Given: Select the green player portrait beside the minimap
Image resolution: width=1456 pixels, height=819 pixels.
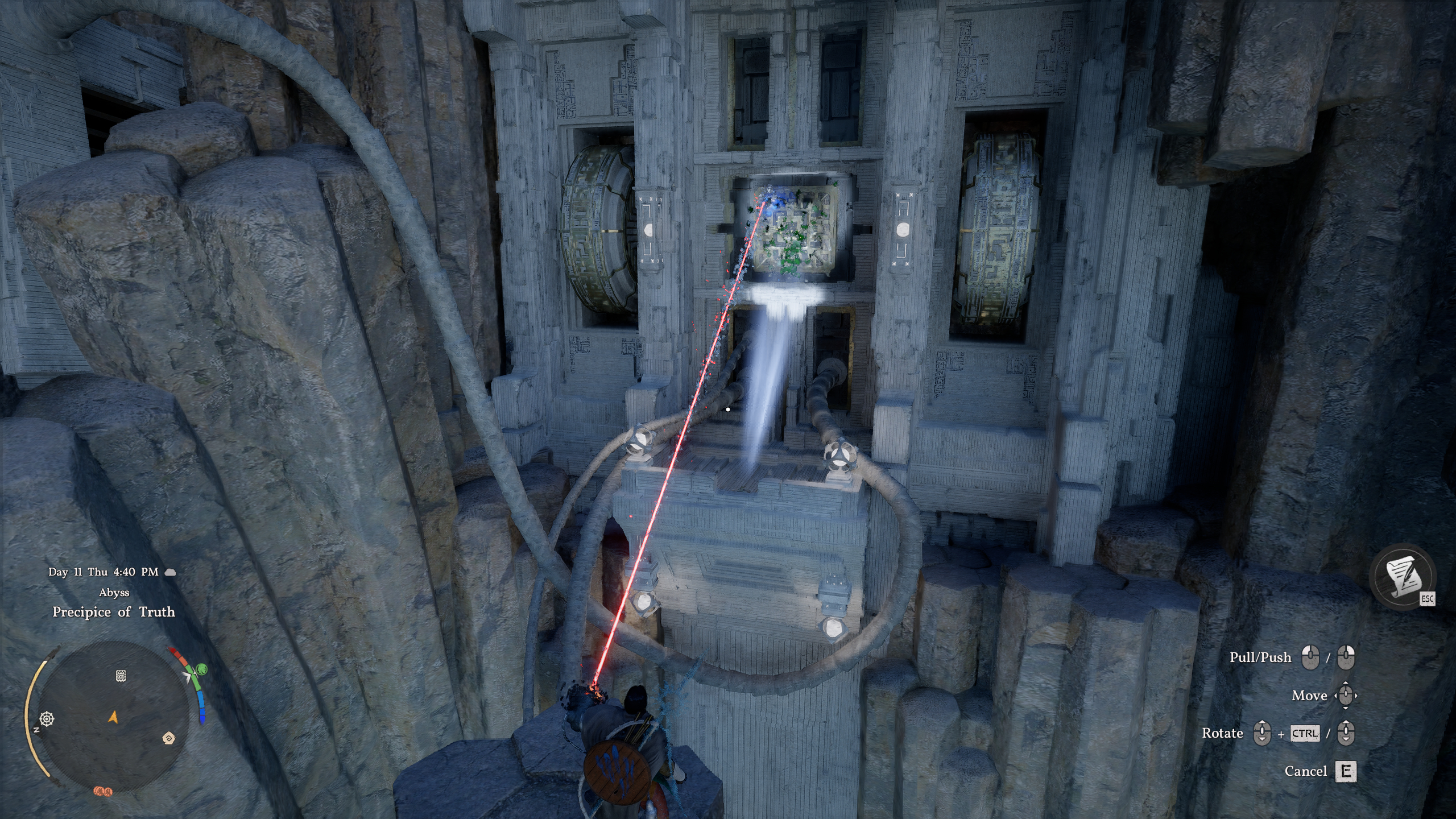Looking at the screenshot, I should coord(202,669).
